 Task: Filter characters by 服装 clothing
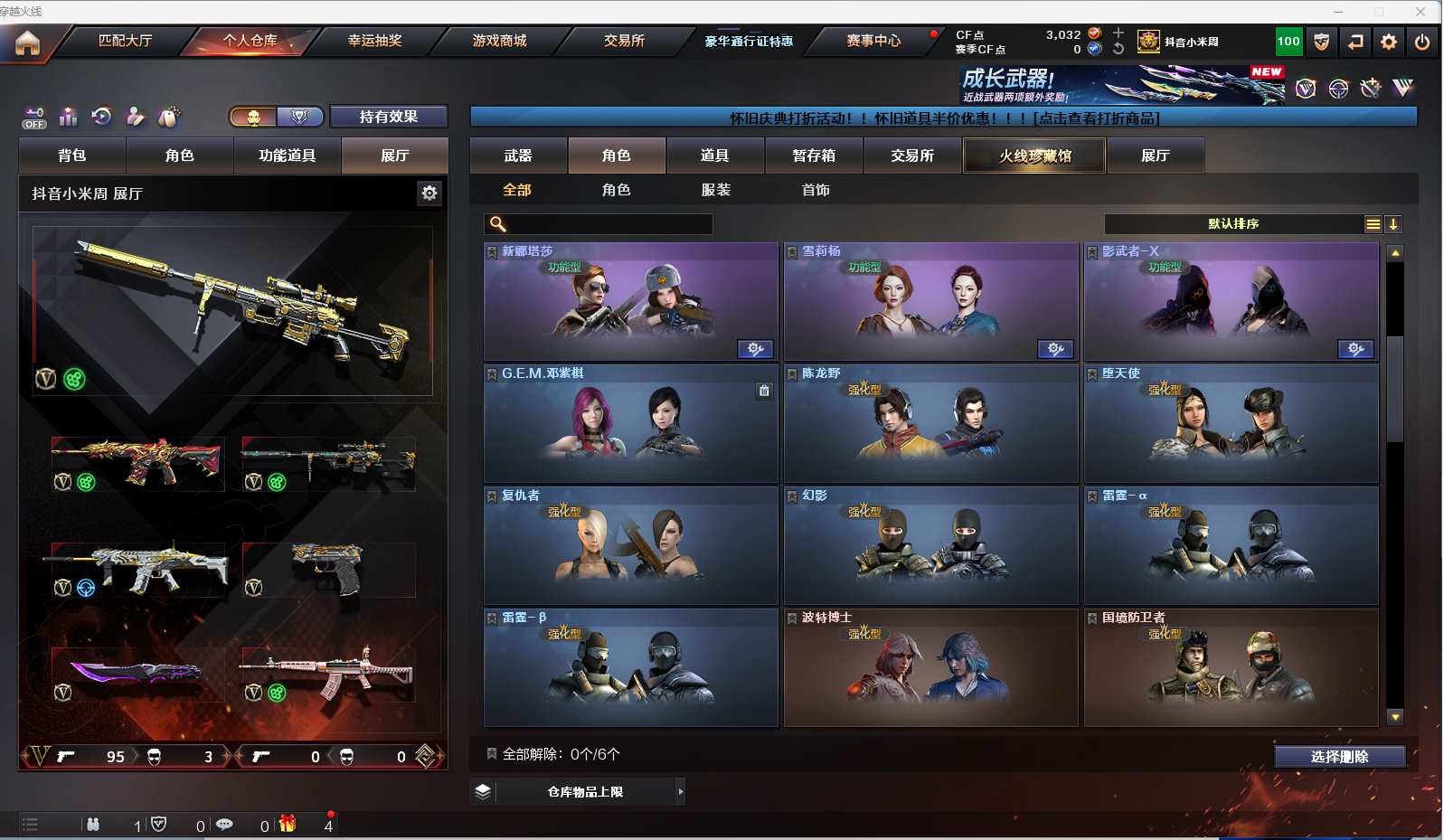715,190
